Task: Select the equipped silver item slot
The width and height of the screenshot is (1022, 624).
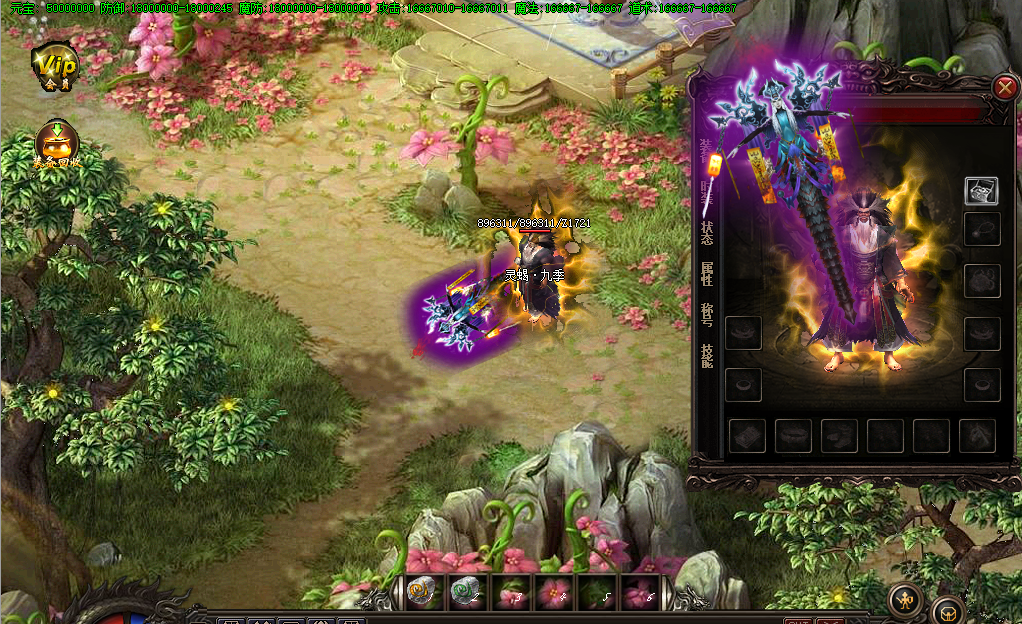Action: tap(981, 191)
